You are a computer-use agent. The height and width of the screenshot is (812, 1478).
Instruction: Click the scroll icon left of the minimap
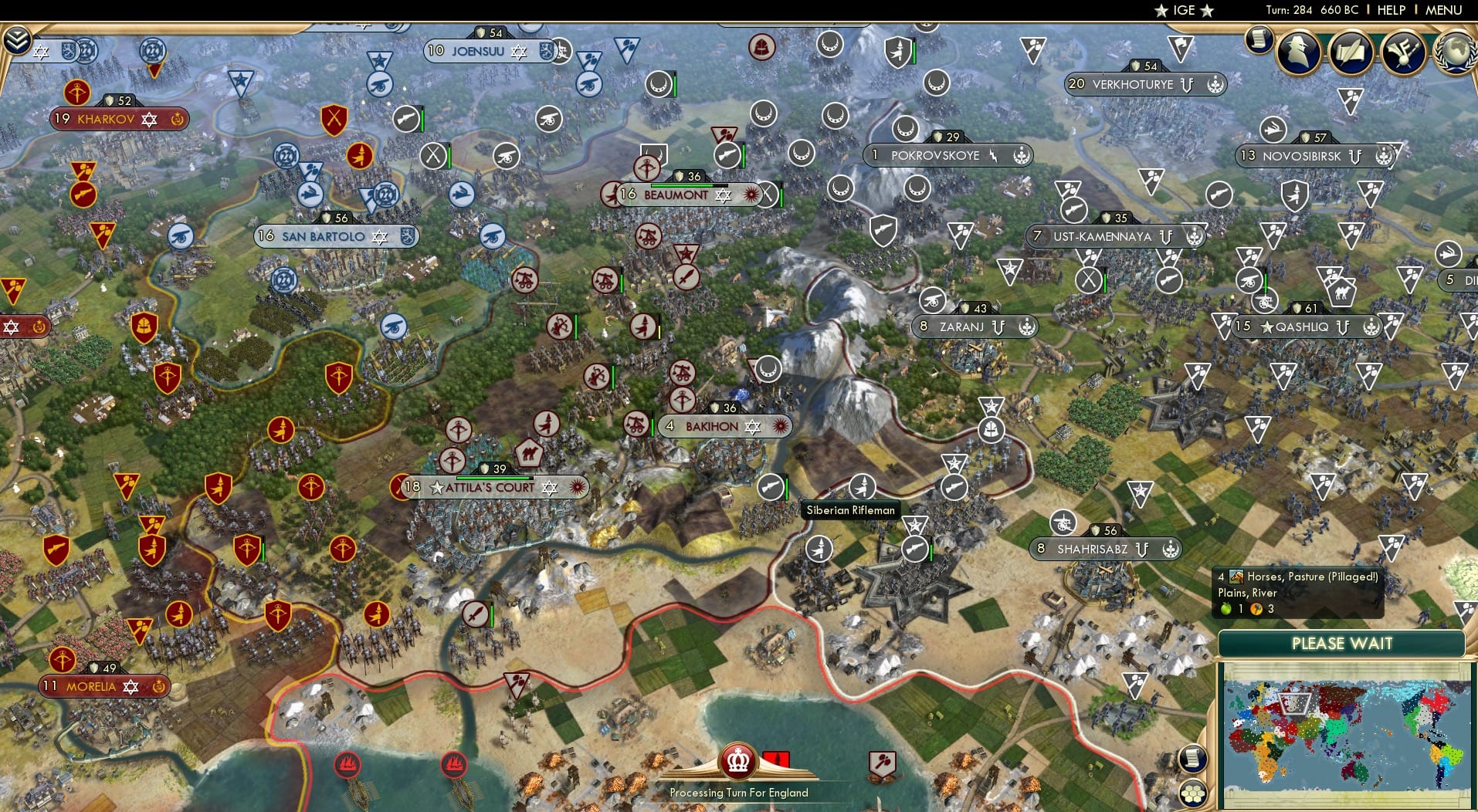[1193, 759]
